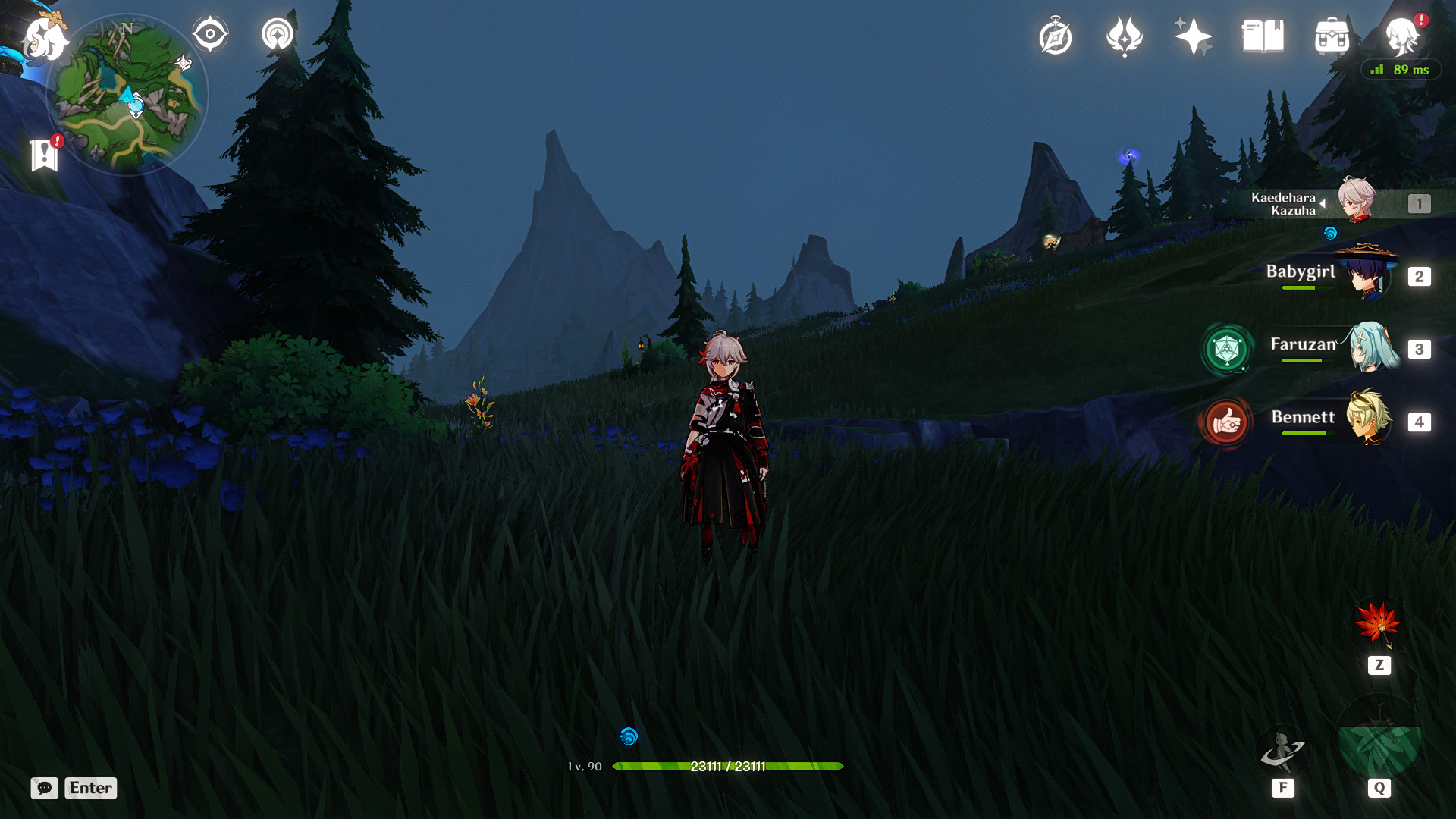Click the Enter chat input box
This screenshot has width=1456, height=819.
click(89, 788)
